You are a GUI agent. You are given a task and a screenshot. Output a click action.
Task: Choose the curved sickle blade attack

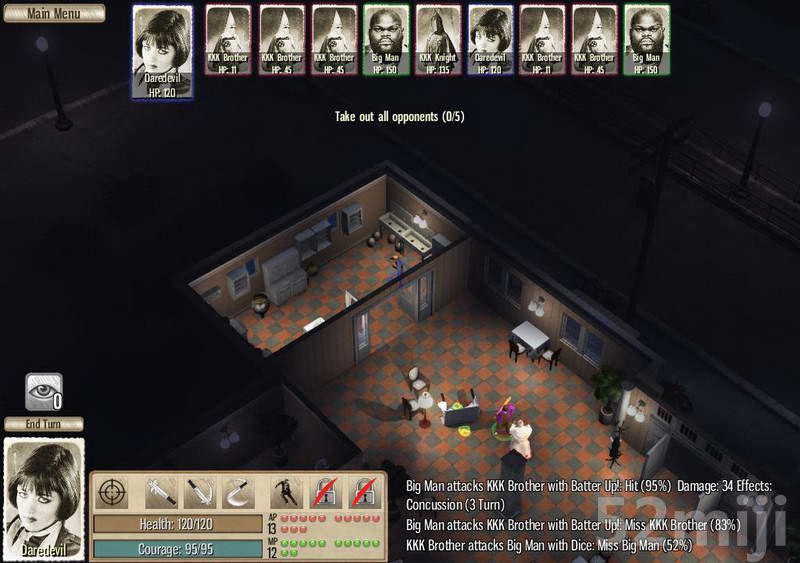point(237,492)
